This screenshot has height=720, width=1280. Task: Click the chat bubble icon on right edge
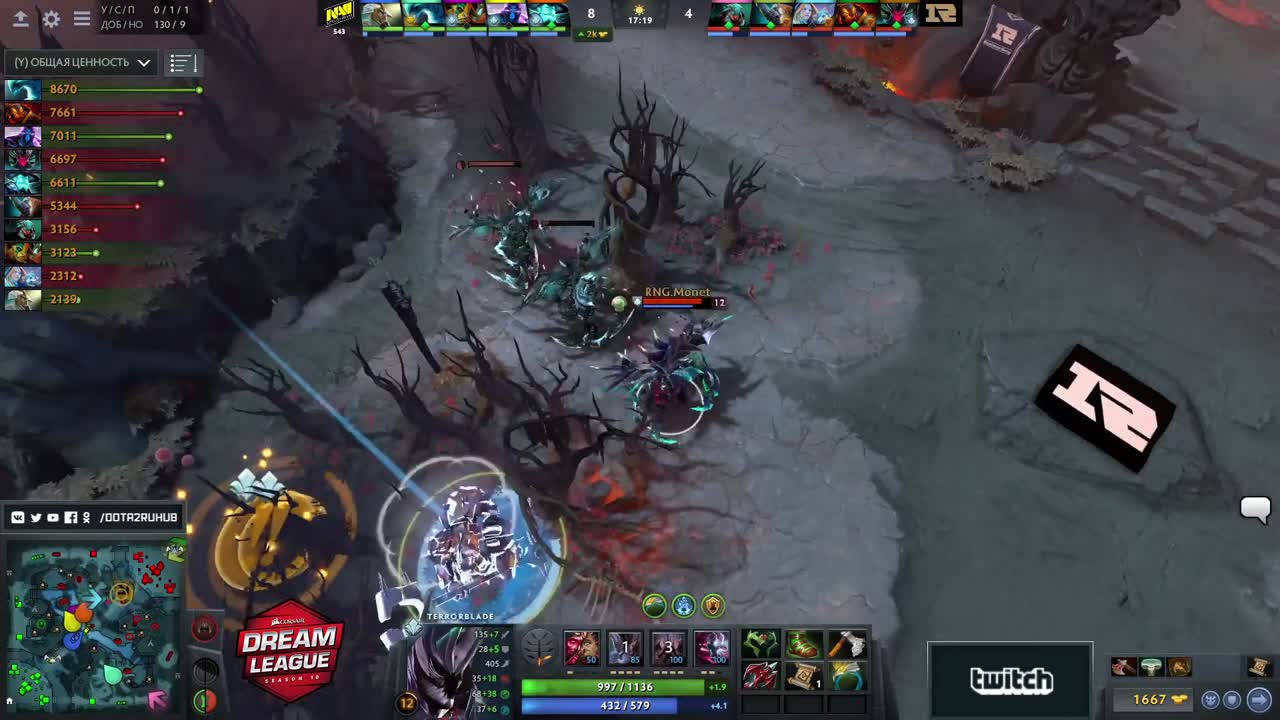click(x=1255, y=511)
